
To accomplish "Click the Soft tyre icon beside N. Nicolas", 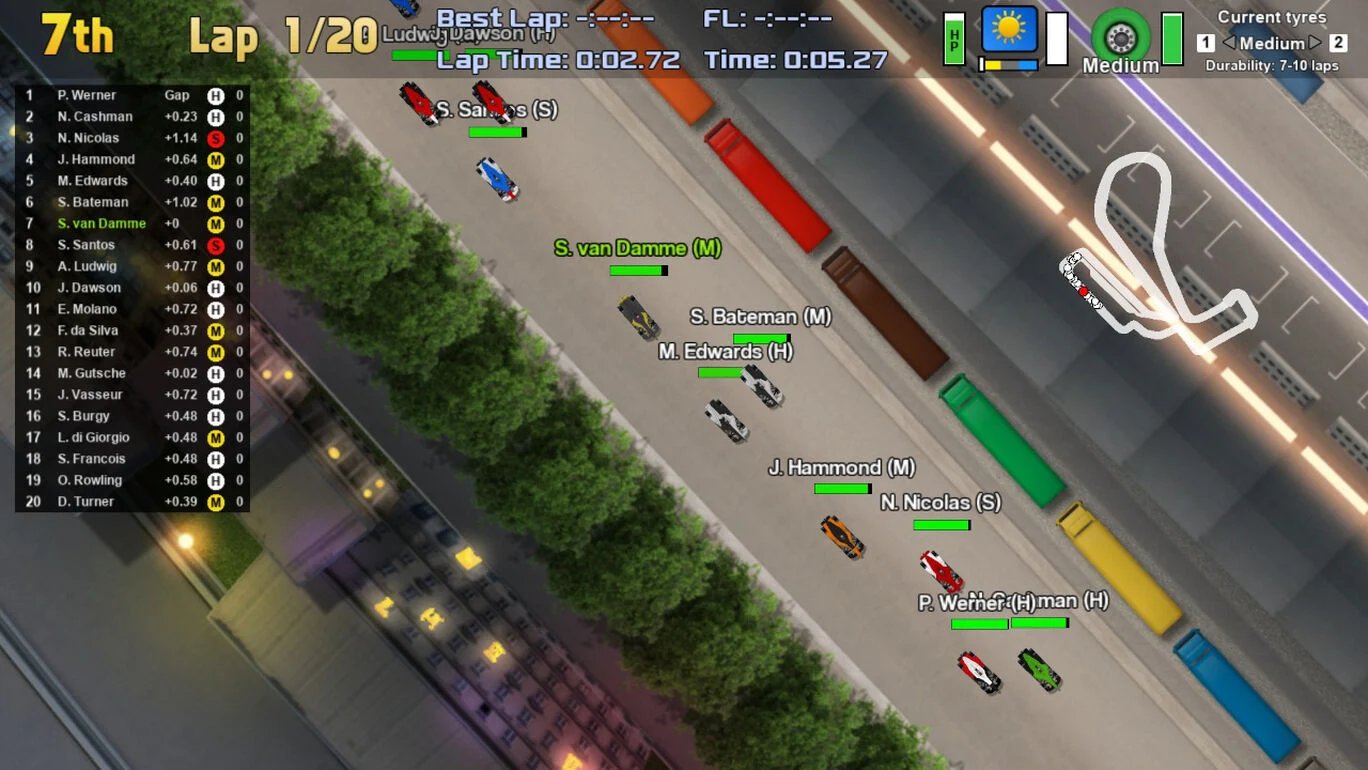I will pos(214,137).
